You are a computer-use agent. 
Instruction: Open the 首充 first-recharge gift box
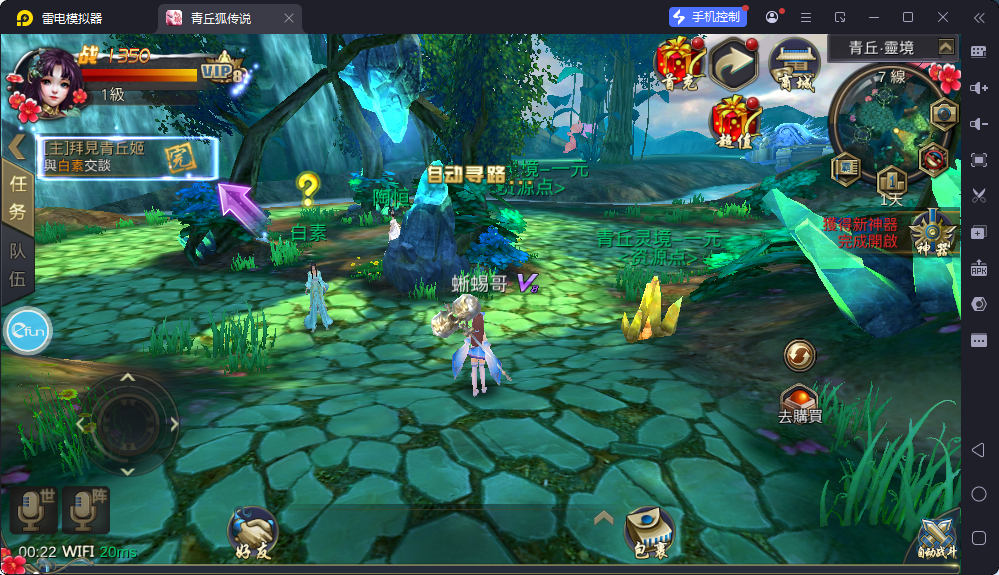679,64
